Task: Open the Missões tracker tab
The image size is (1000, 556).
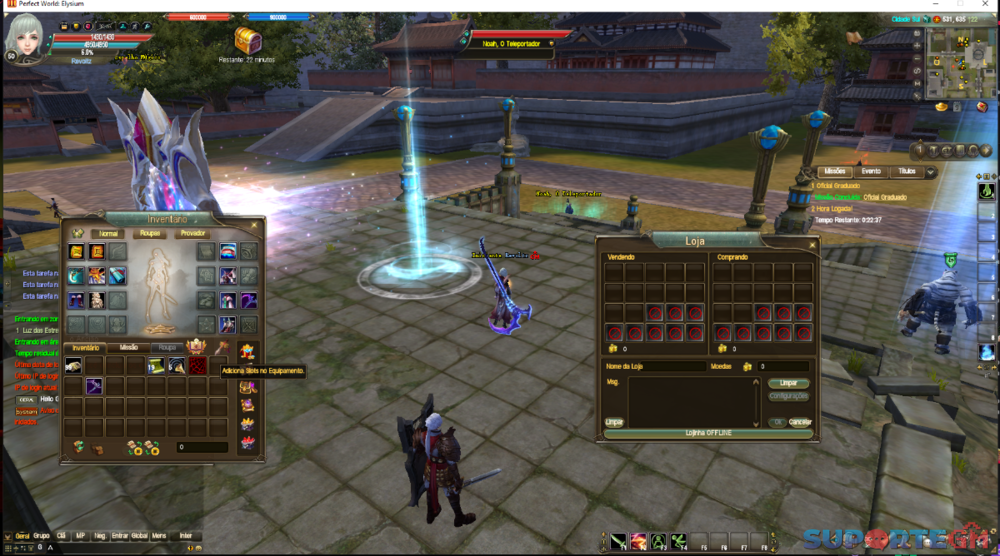Action: [834, 172]
